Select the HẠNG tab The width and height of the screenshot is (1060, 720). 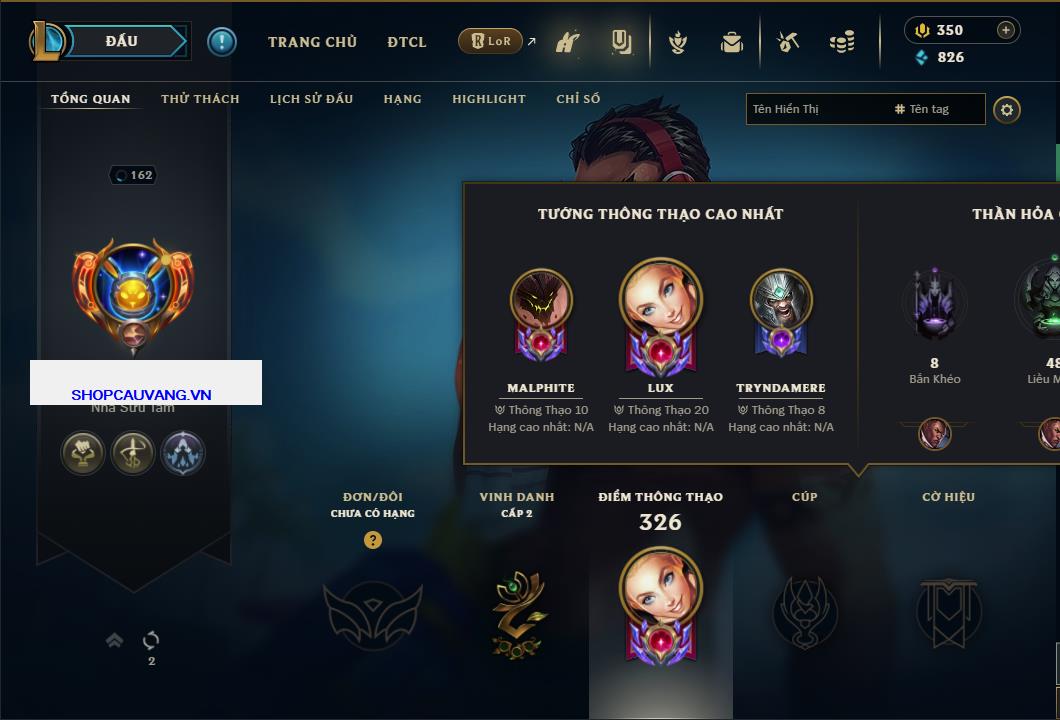point(402,99)
